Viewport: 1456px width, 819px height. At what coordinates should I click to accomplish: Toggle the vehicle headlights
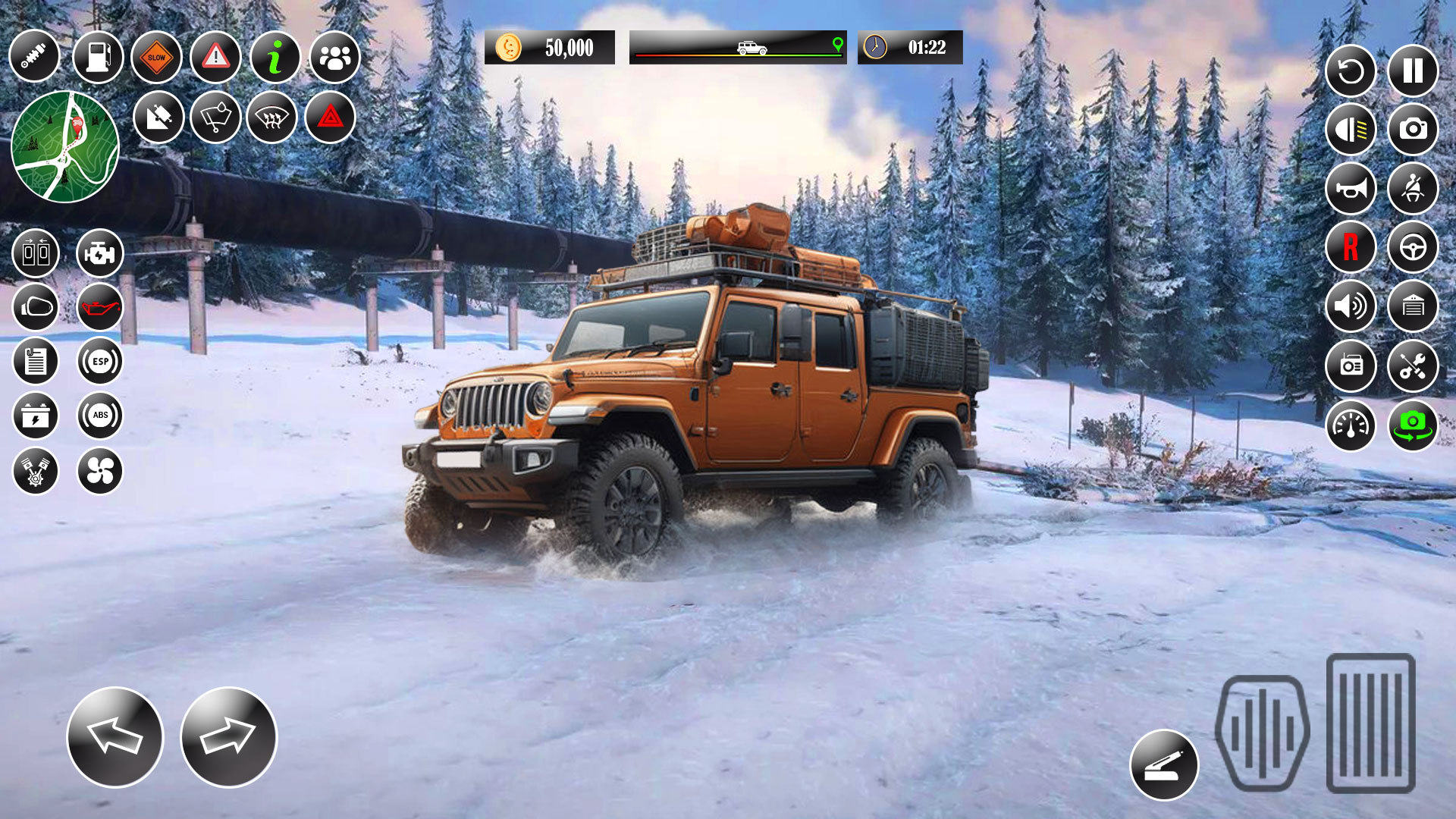pos(1351,130)
